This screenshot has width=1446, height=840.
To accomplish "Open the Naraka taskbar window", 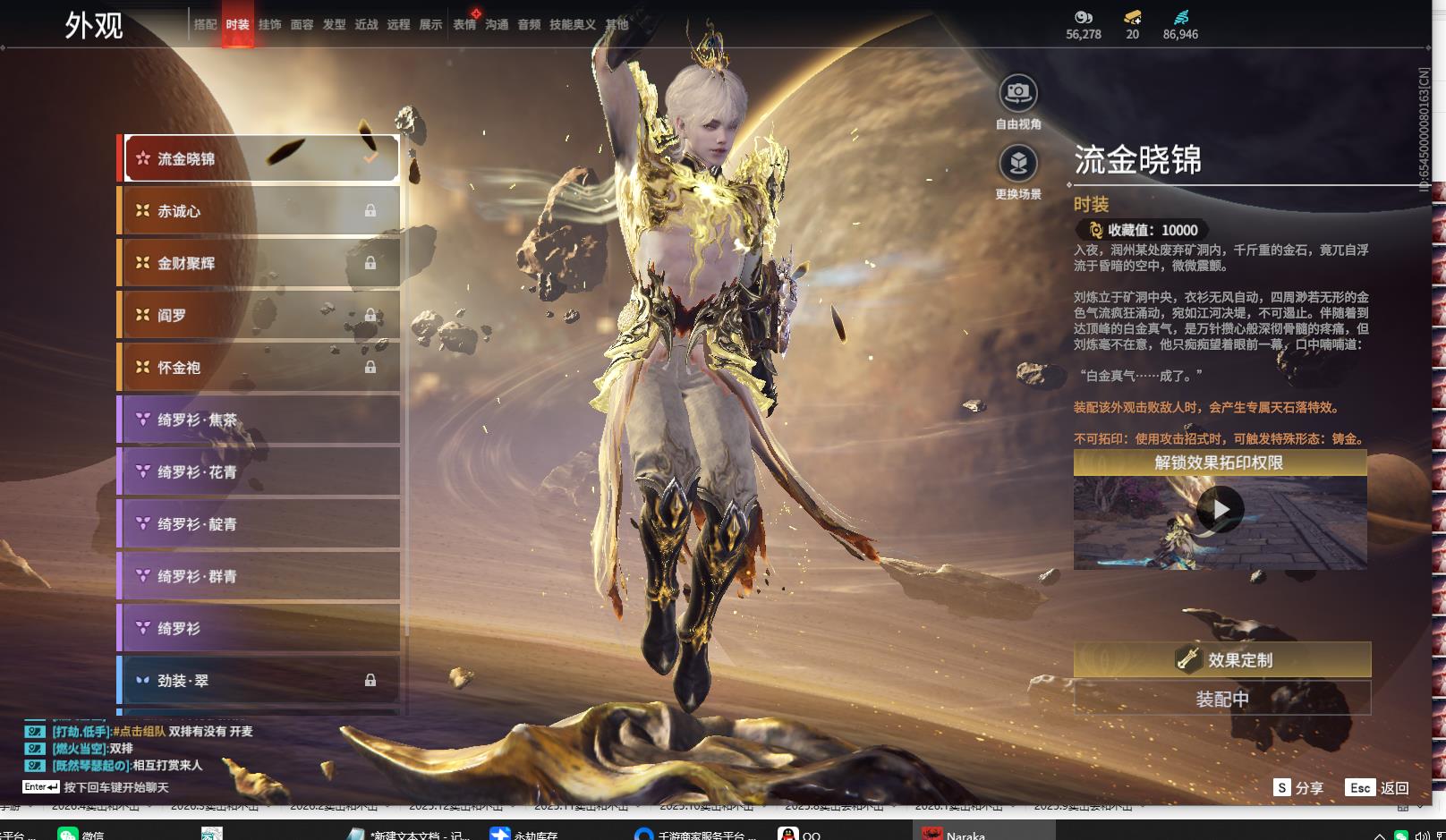I will tap(957, 835).
